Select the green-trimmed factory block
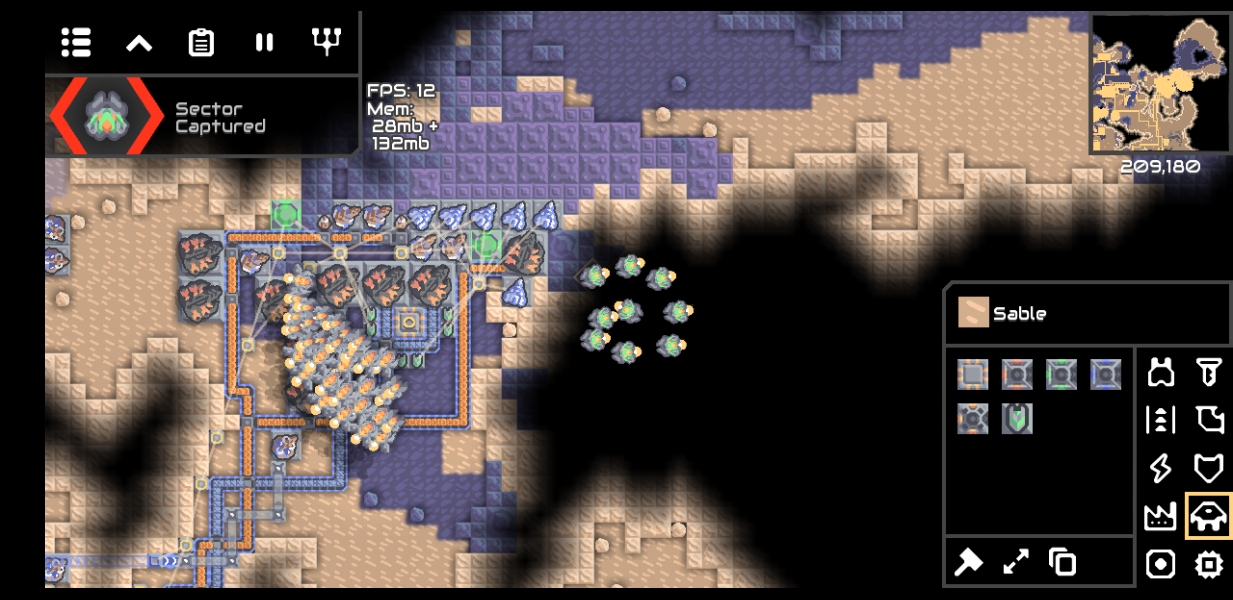The image size is (1233, 600). click(1061, 374)
